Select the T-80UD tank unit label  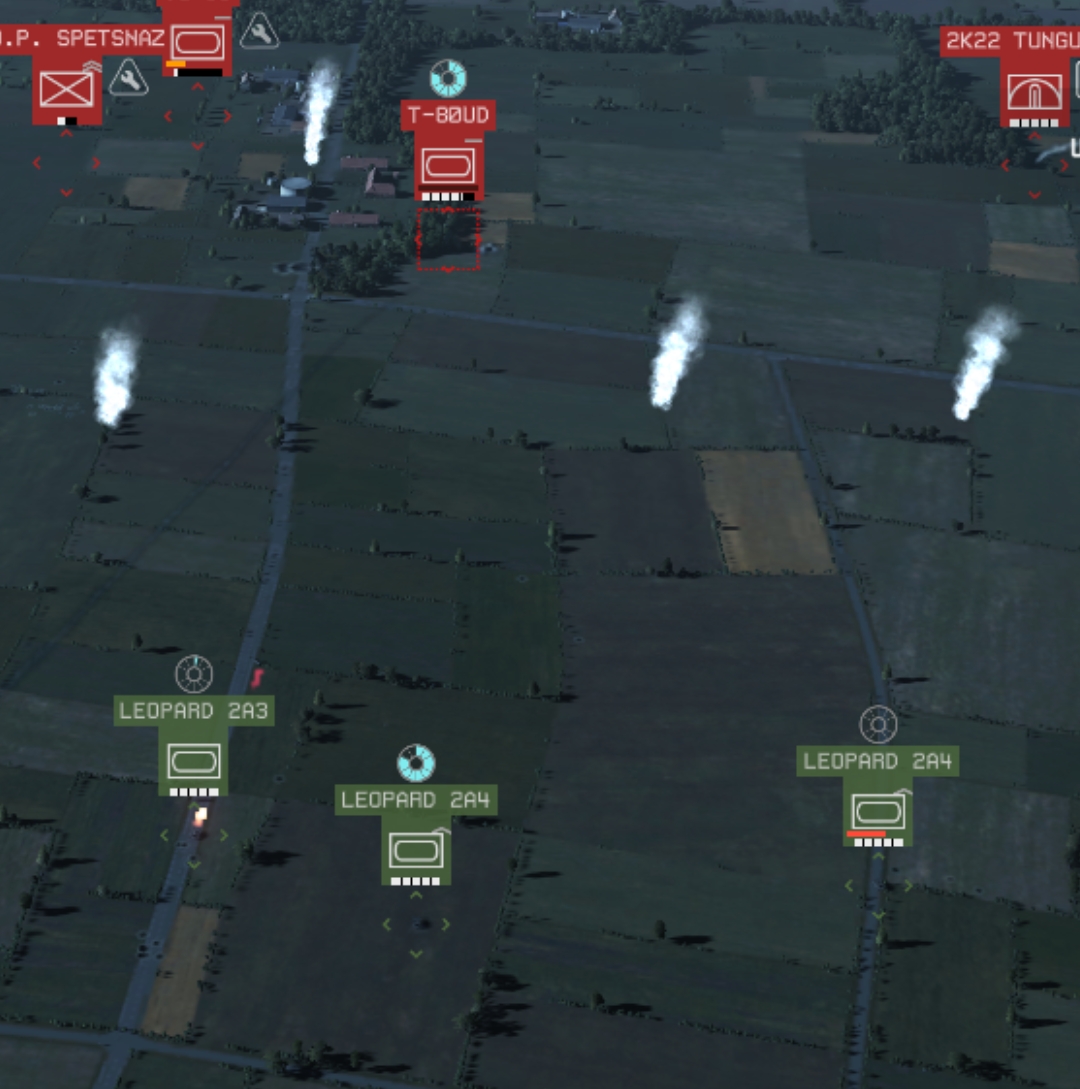[449, 115]
